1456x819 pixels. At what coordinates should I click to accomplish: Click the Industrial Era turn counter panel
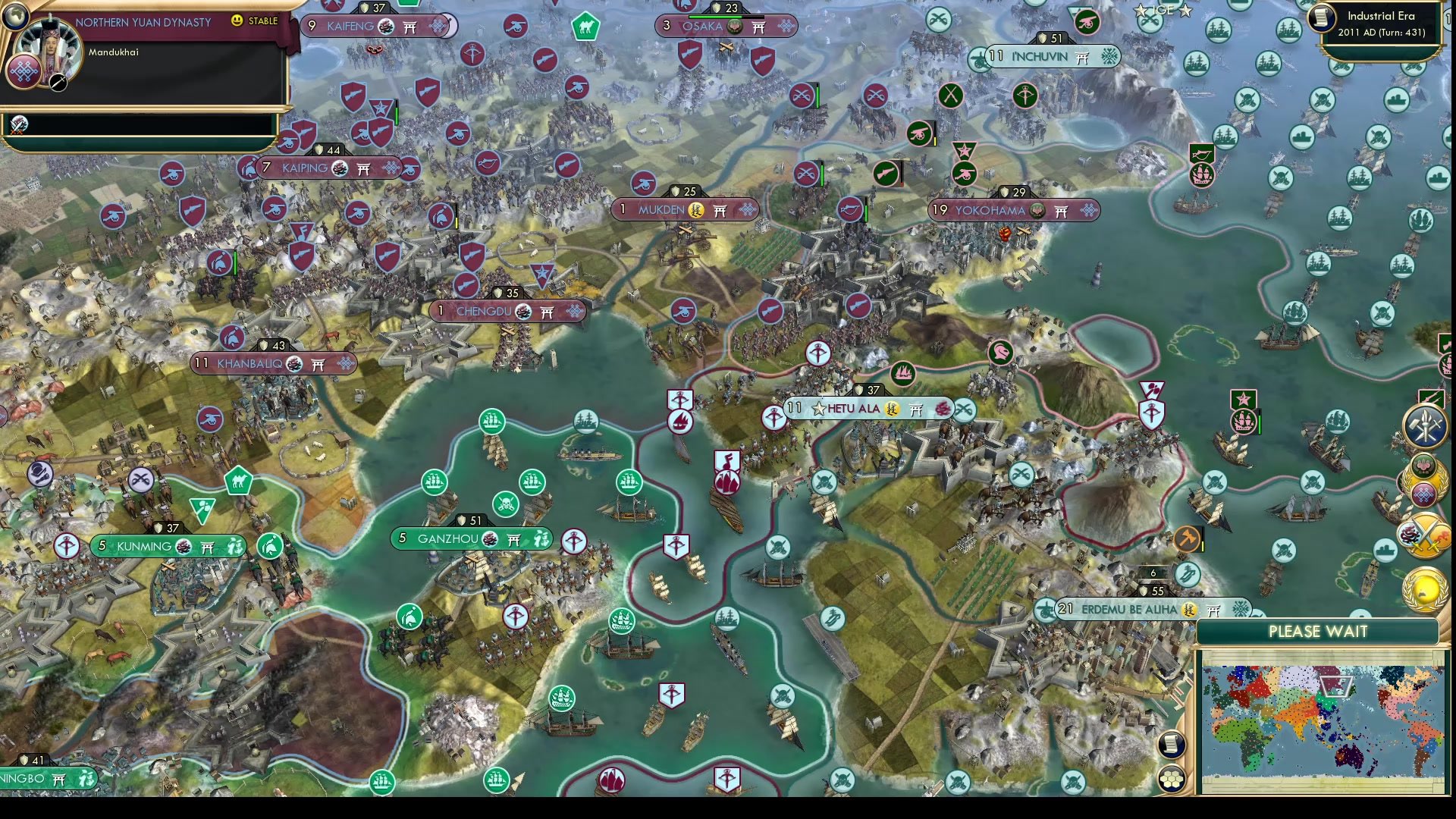(x=1382, y=23)
